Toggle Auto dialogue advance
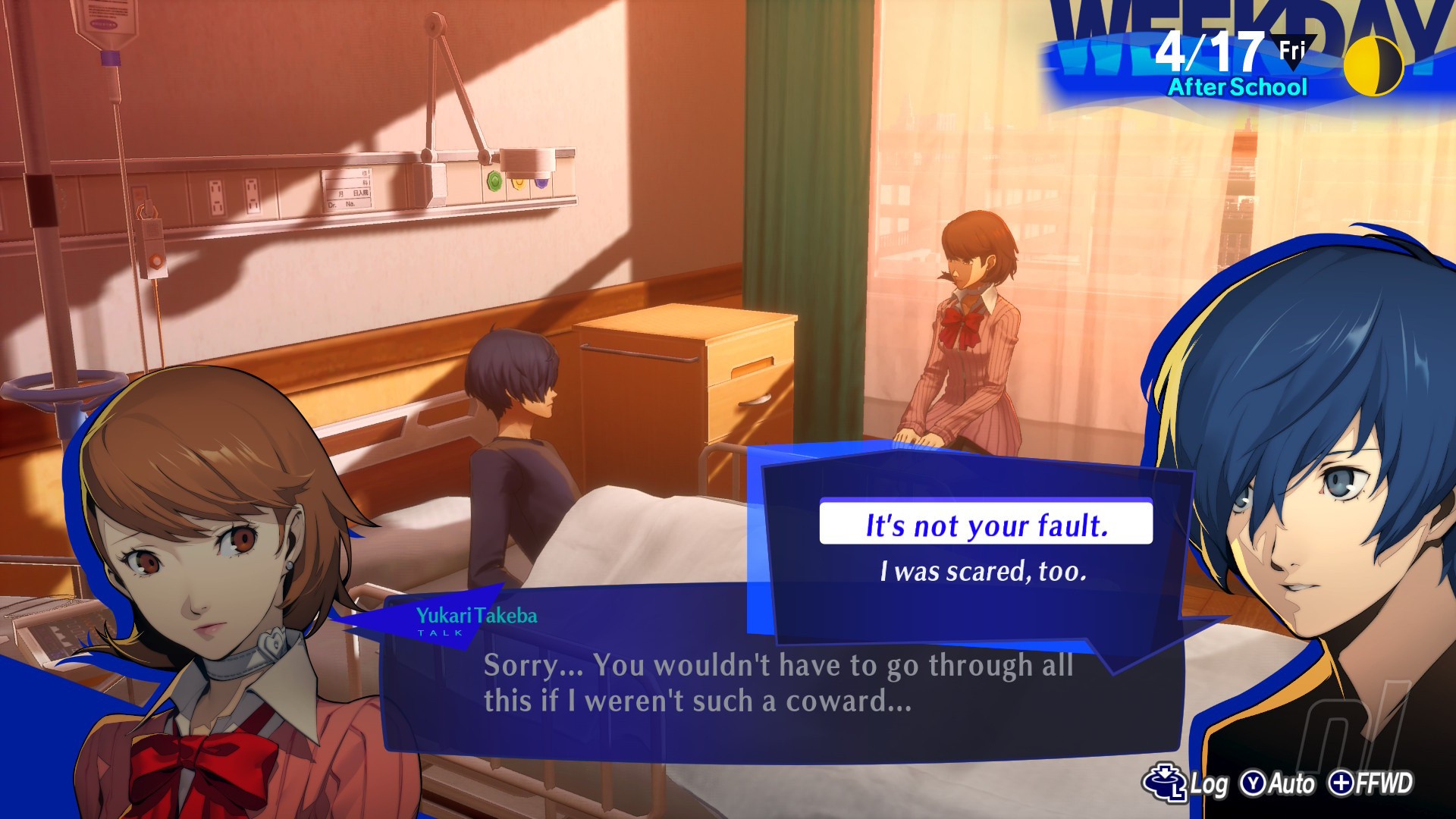The image size is (1456, 819). (x=1277, y=783)
